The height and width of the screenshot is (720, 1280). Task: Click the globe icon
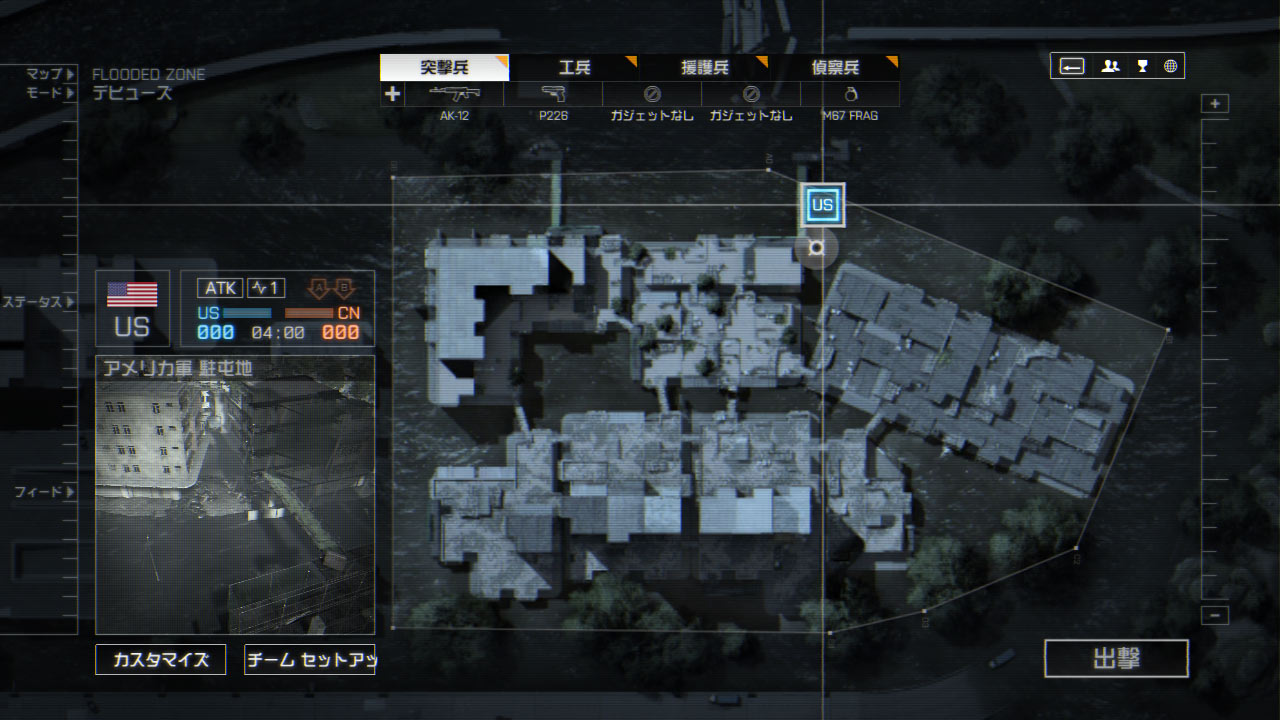click(x=1170, y=67)
